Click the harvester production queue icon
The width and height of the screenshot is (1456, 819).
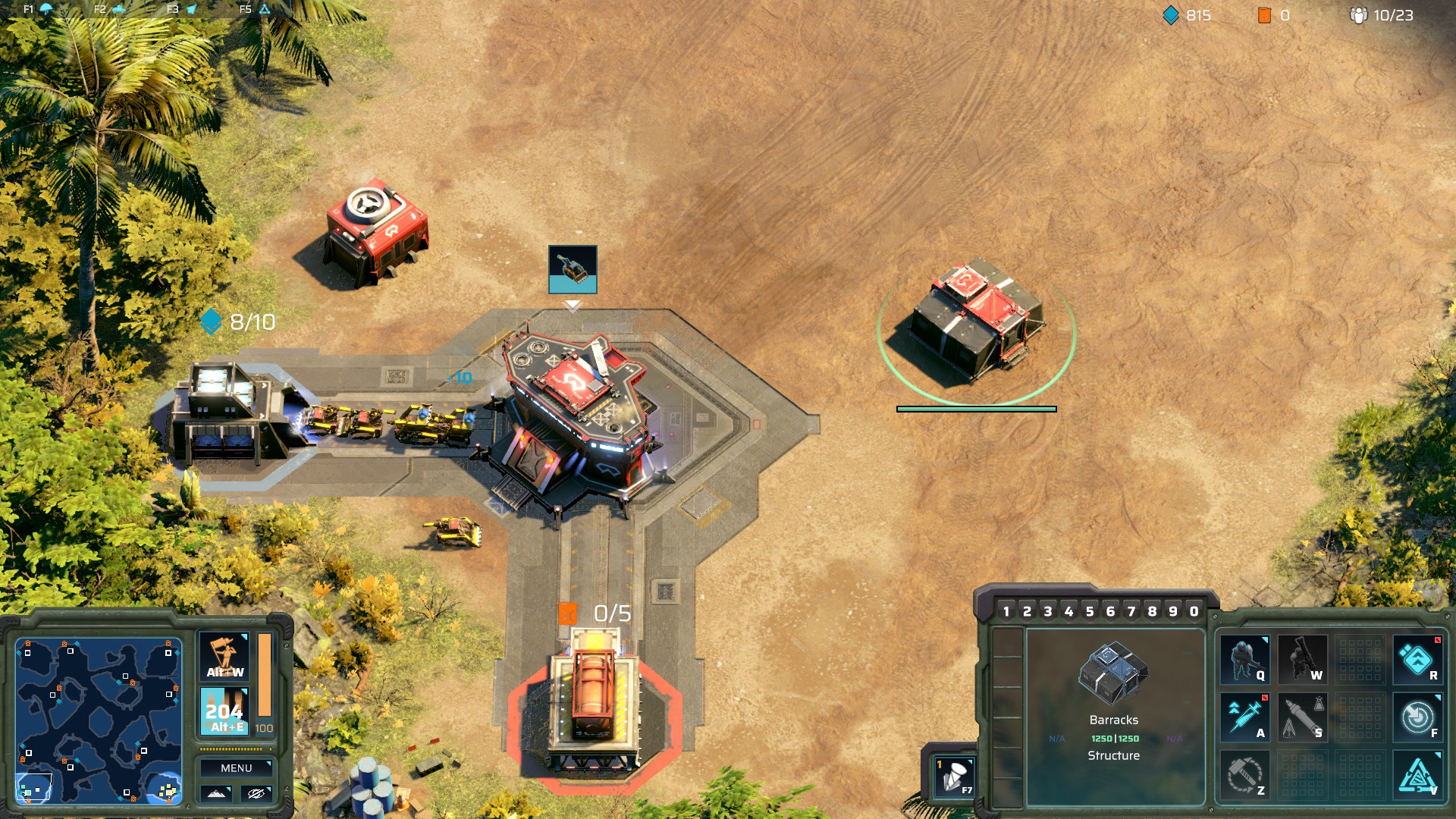pos(573,268)
